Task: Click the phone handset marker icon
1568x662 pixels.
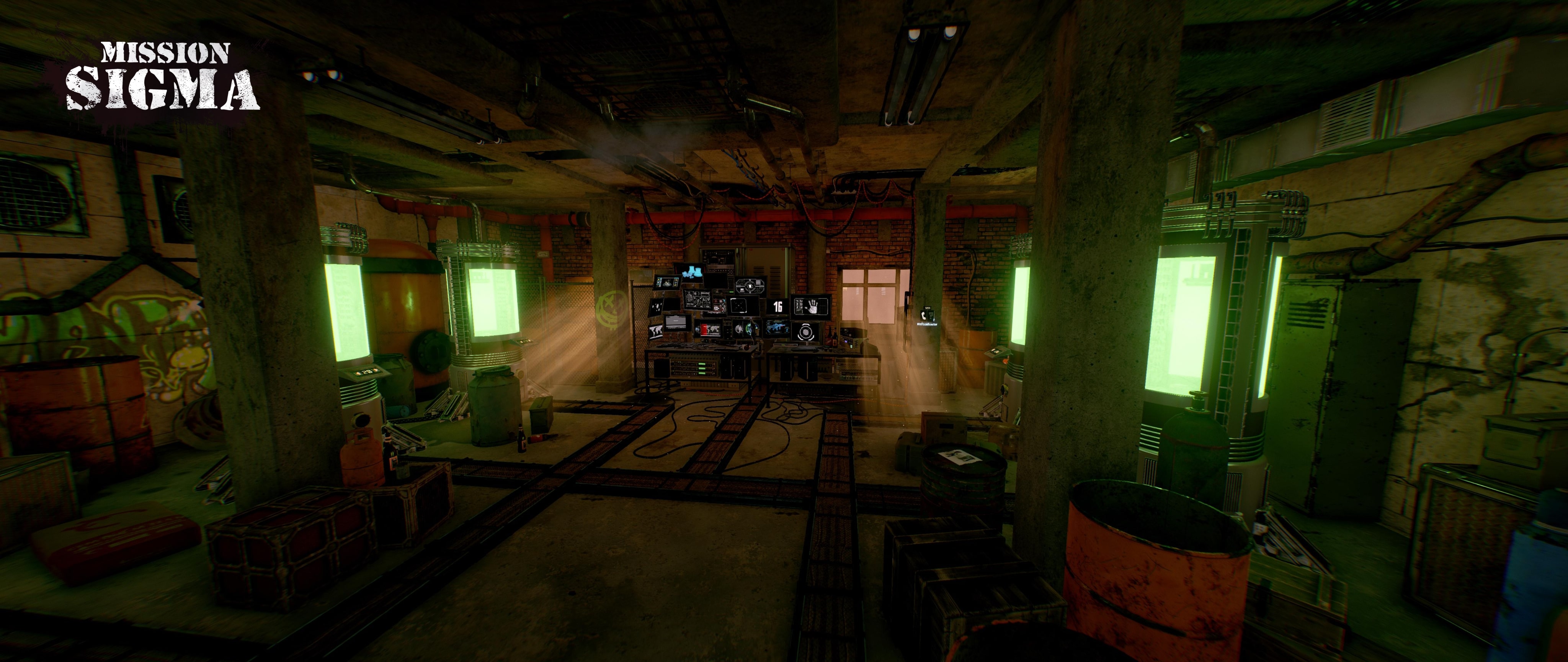Action: (x=923, y=315)
